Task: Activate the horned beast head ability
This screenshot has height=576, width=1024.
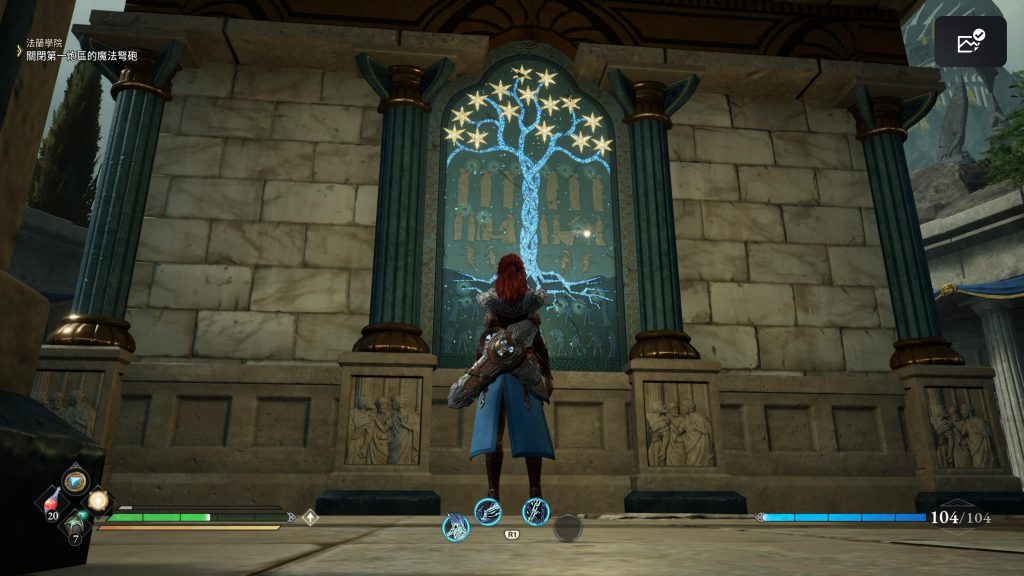Action: coord(456,527)
